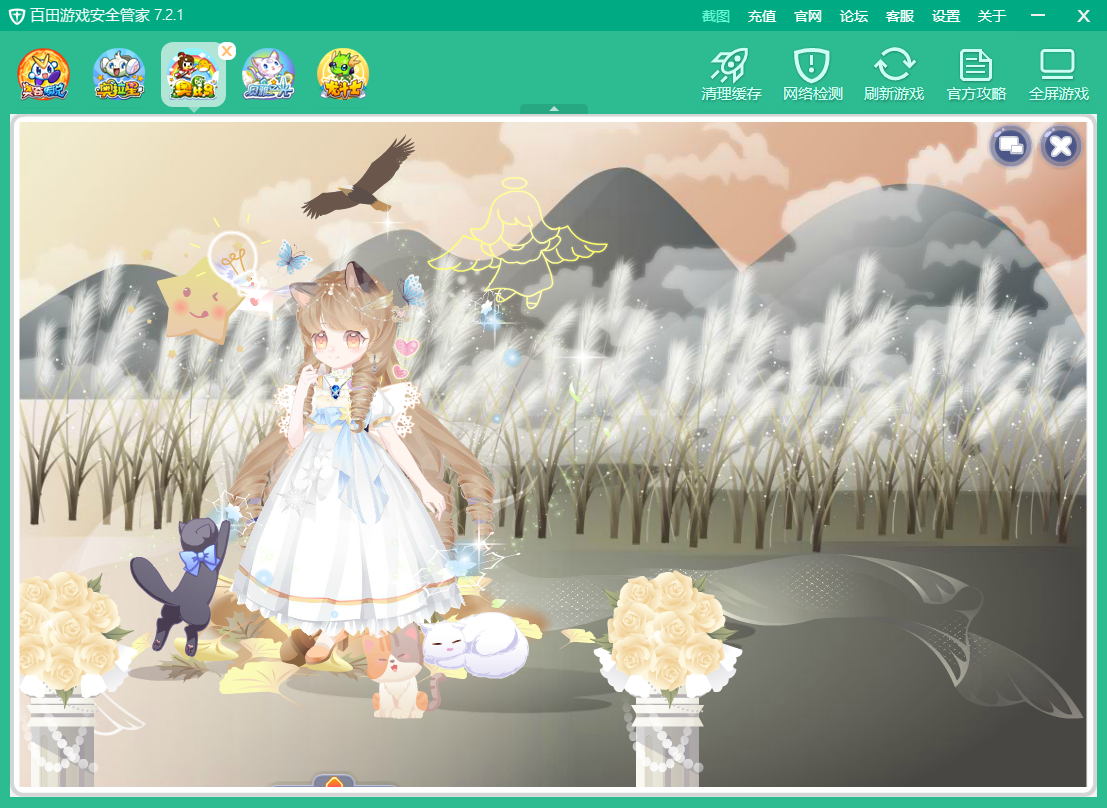This screenshot has width=1107, height=808.
Task: Open the 设置 settings menu
Action: (946, 16)
